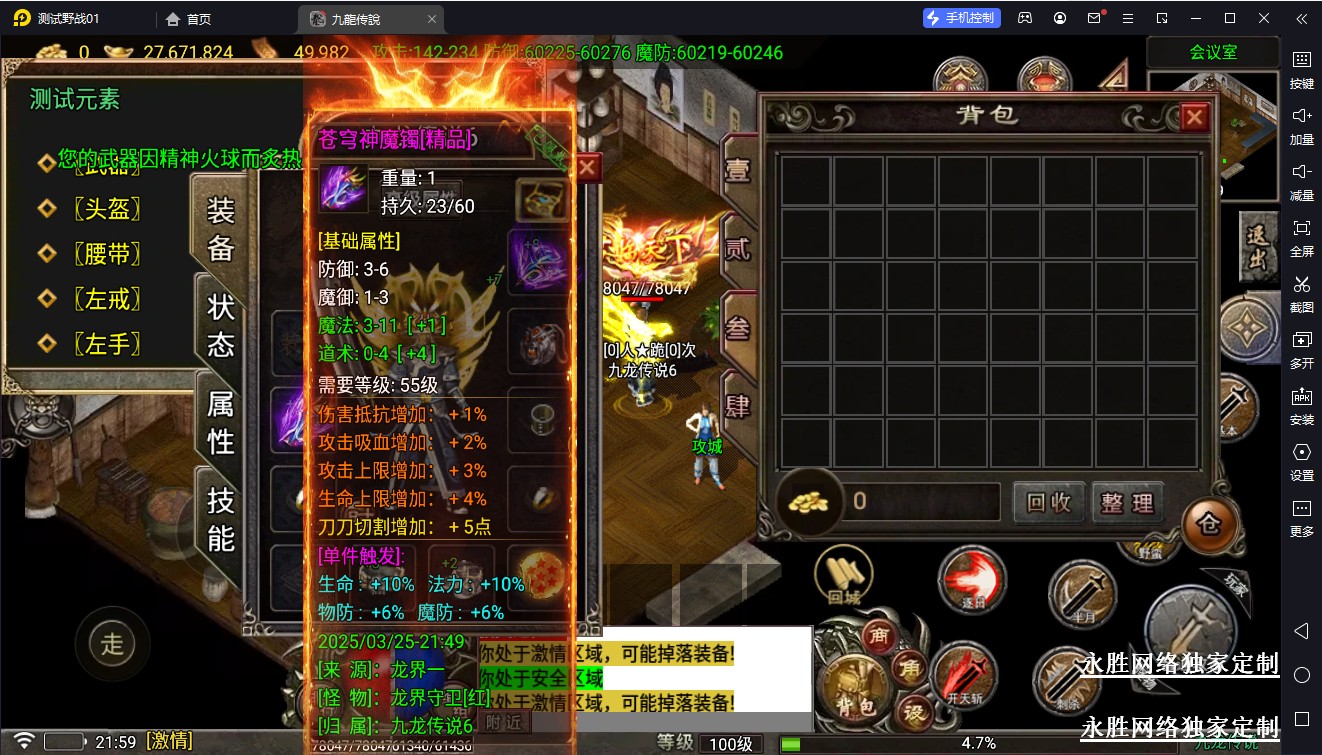Trigger the 逐日 red slash skill

(x=971, y=582)
